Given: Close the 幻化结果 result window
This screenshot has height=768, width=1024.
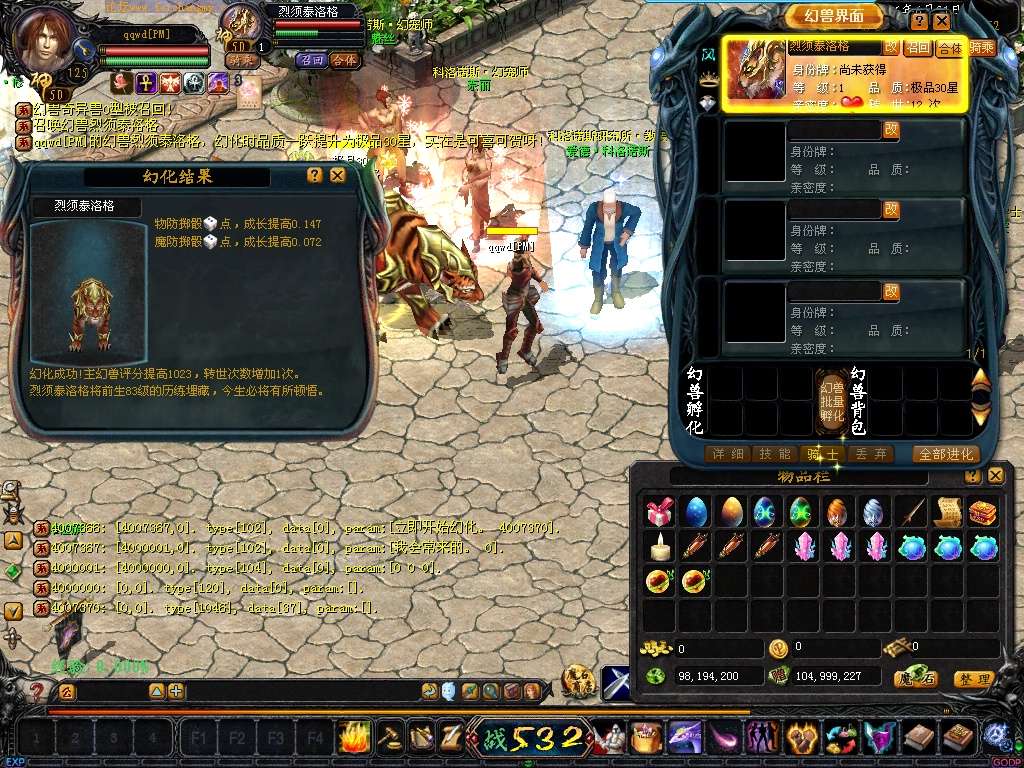Looking at the screenshot, I should click(x=338, y=175).
